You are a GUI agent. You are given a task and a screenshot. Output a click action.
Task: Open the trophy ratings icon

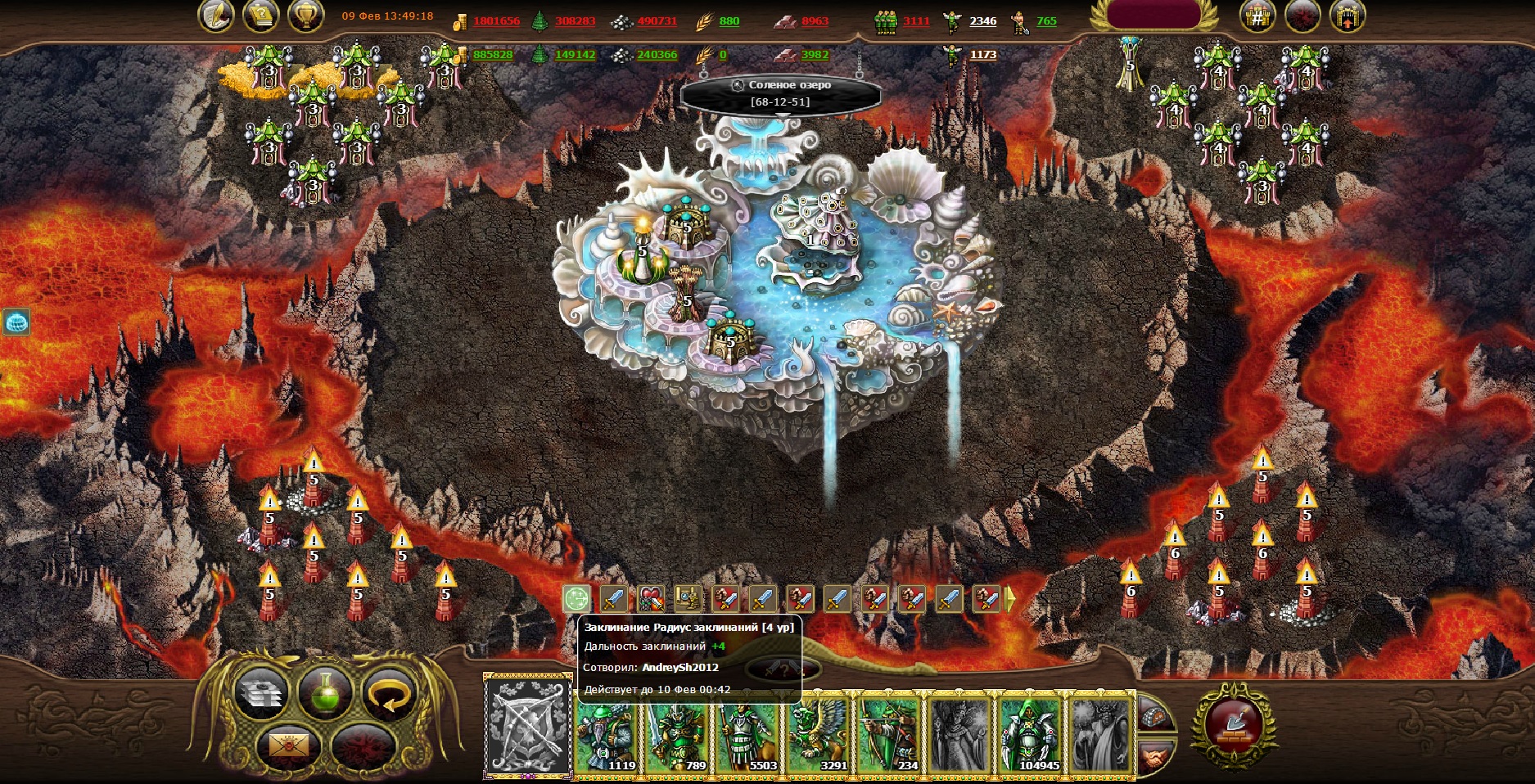click(305, 16)
